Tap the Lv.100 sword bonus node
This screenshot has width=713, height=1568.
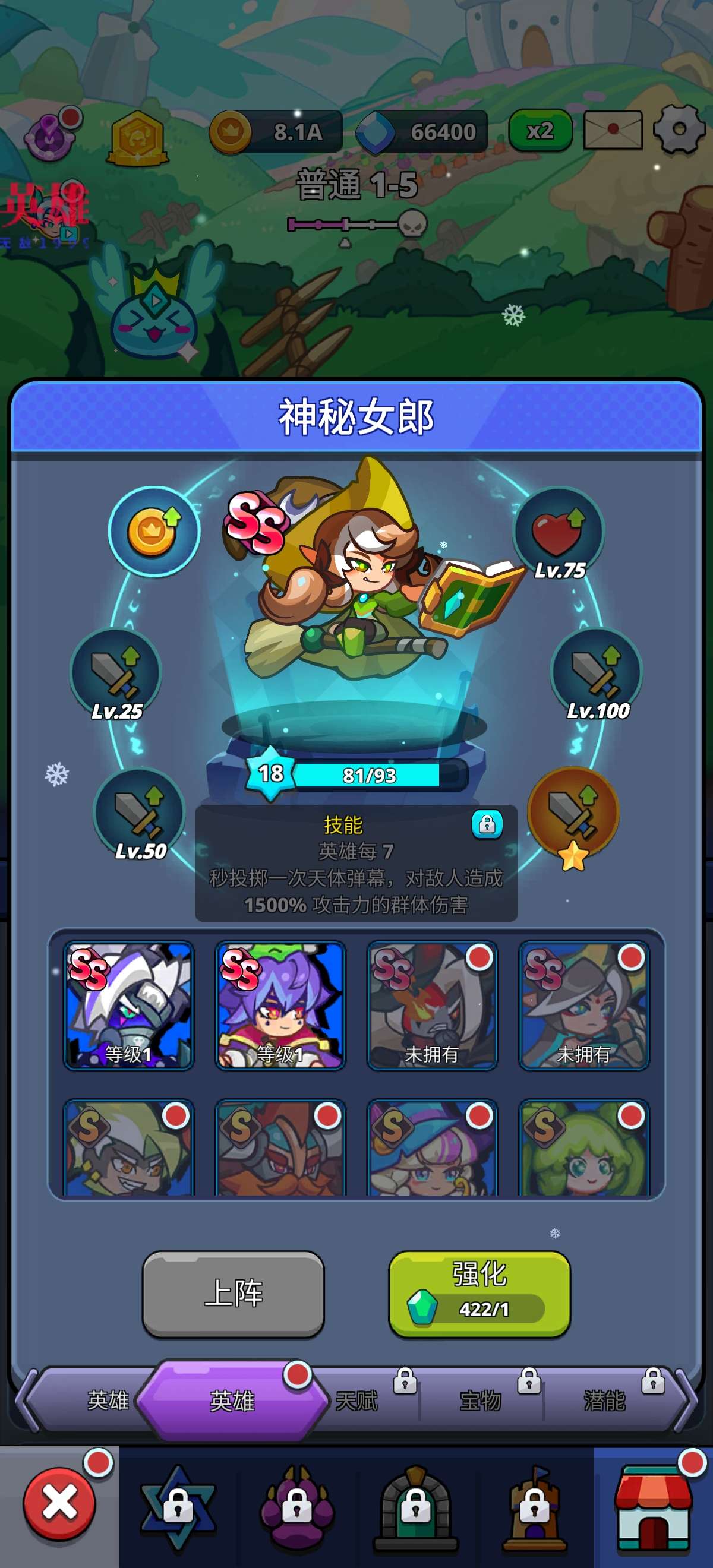point(596,672)
